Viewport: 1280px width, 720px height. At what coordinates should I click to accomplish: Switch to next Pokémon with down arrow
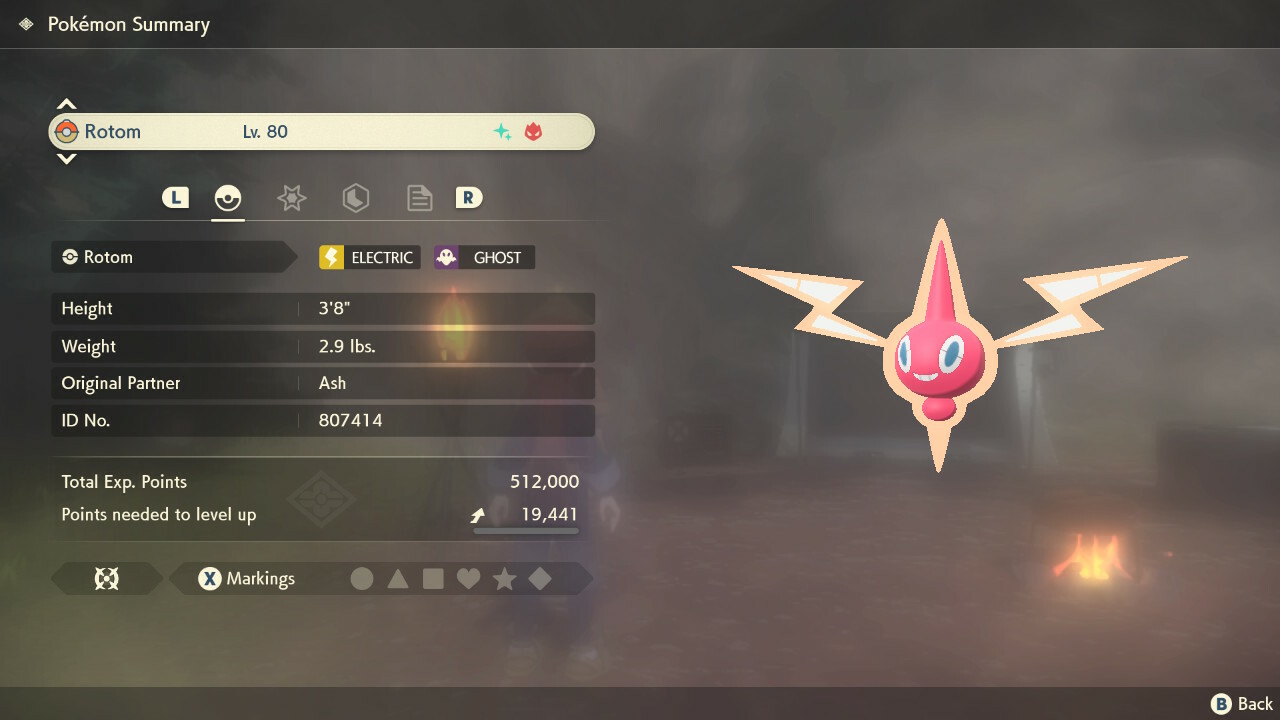pyautogui.click(x=66, y=159)
